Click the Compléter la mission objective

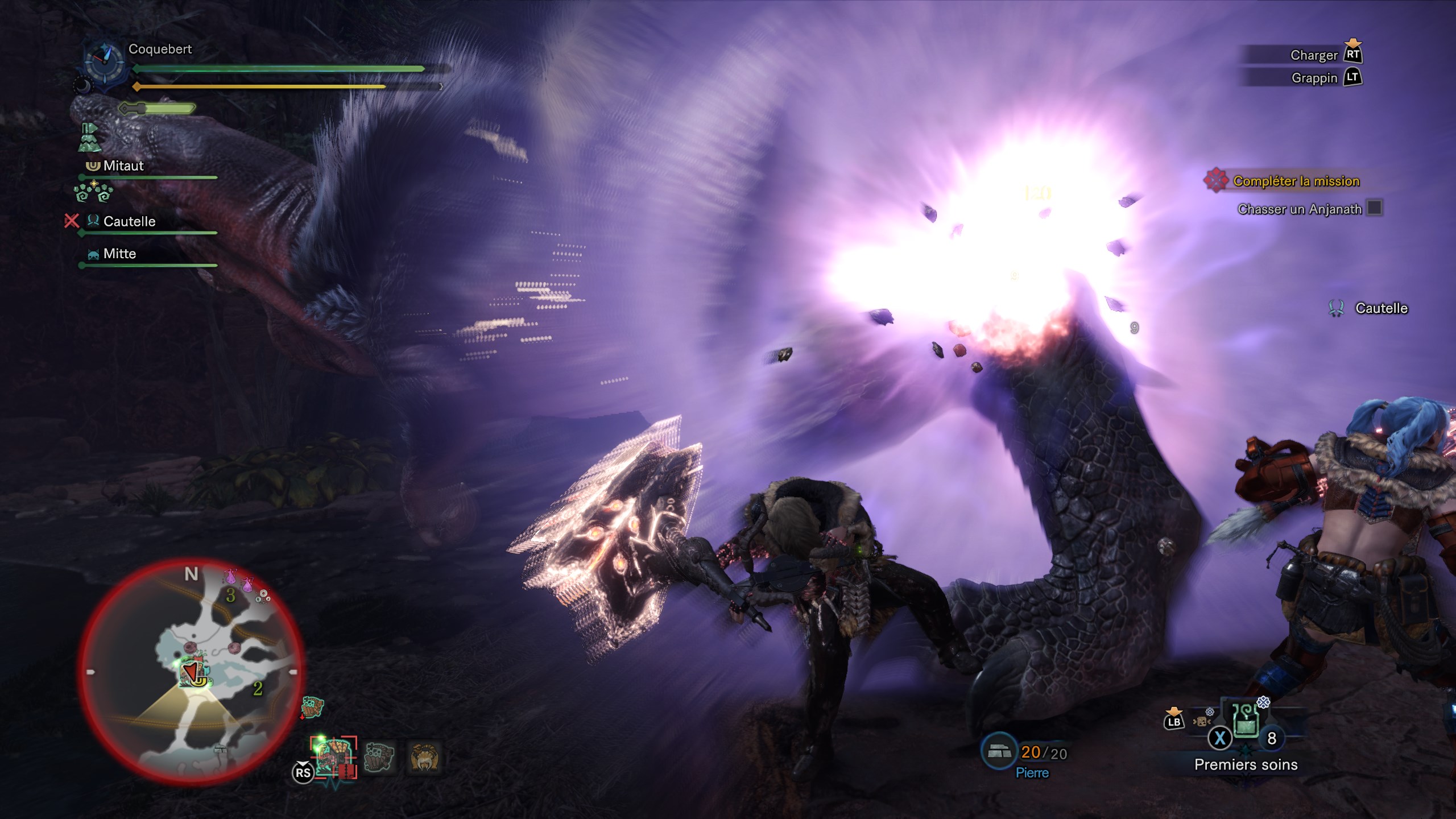[1296, 181]
